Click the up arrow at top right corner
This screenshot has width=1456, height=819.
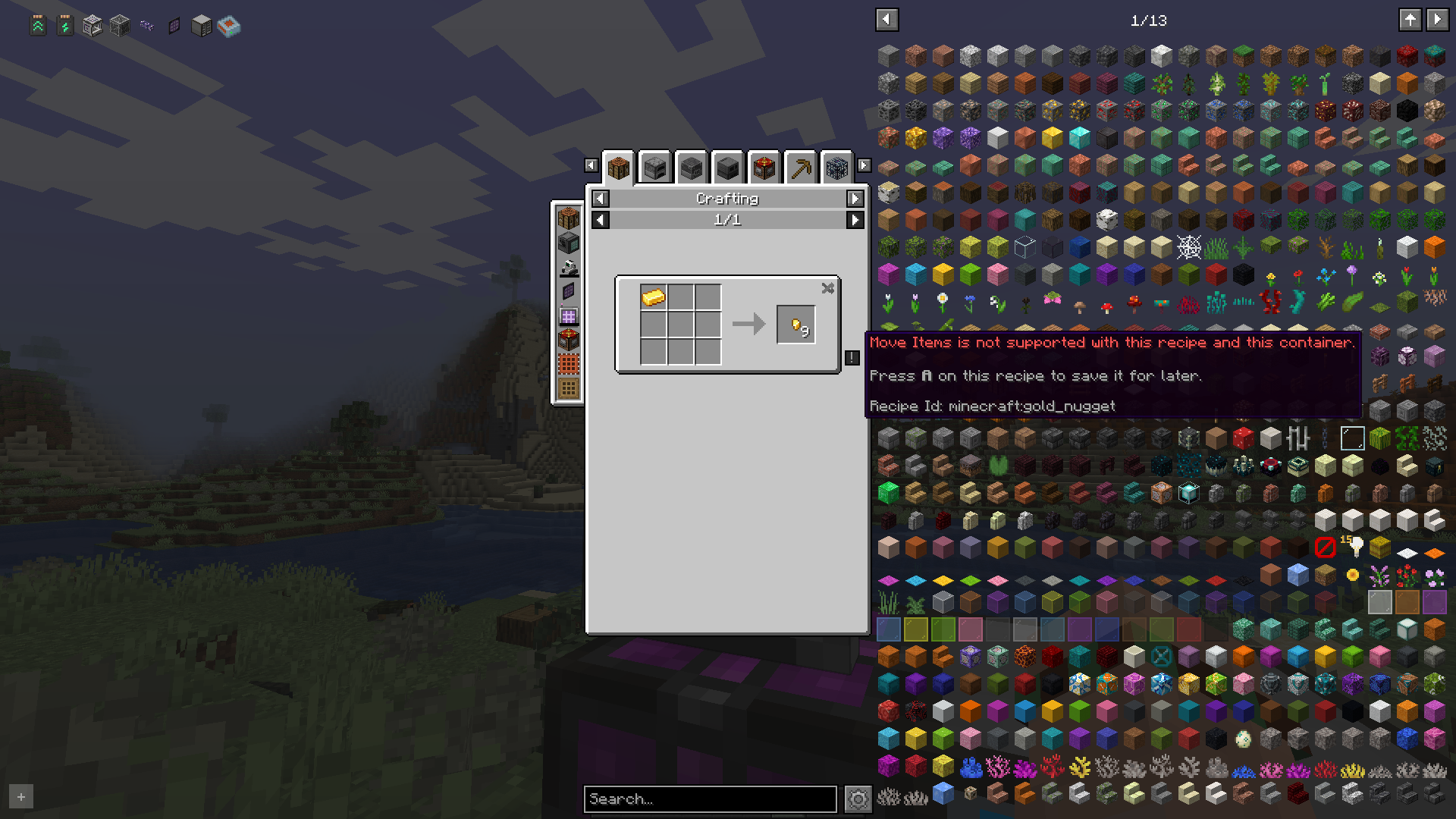tap(1410, 20)
